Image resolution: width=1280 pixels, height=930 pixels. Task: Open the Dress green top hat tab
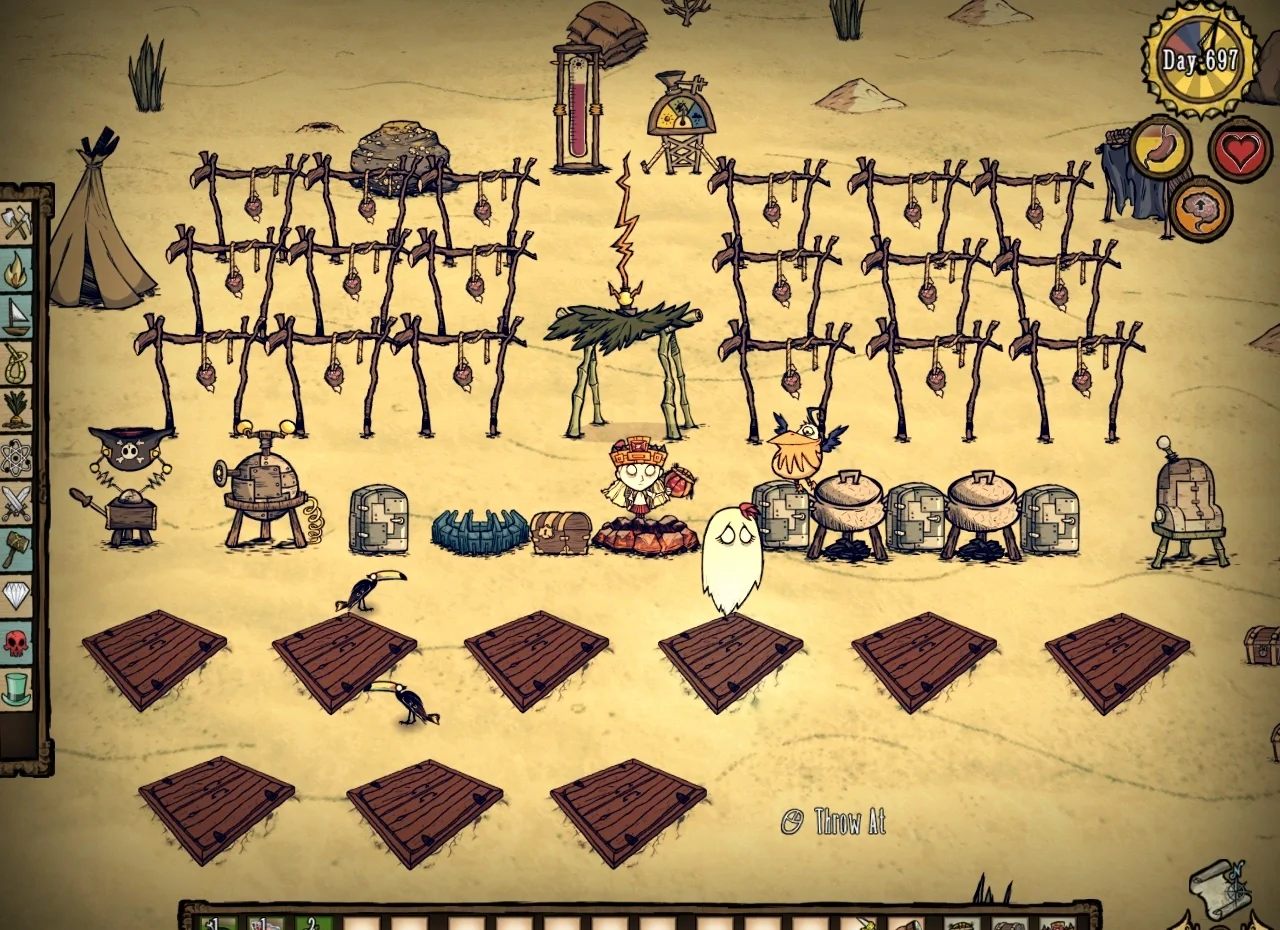click(x=17, y=689)
